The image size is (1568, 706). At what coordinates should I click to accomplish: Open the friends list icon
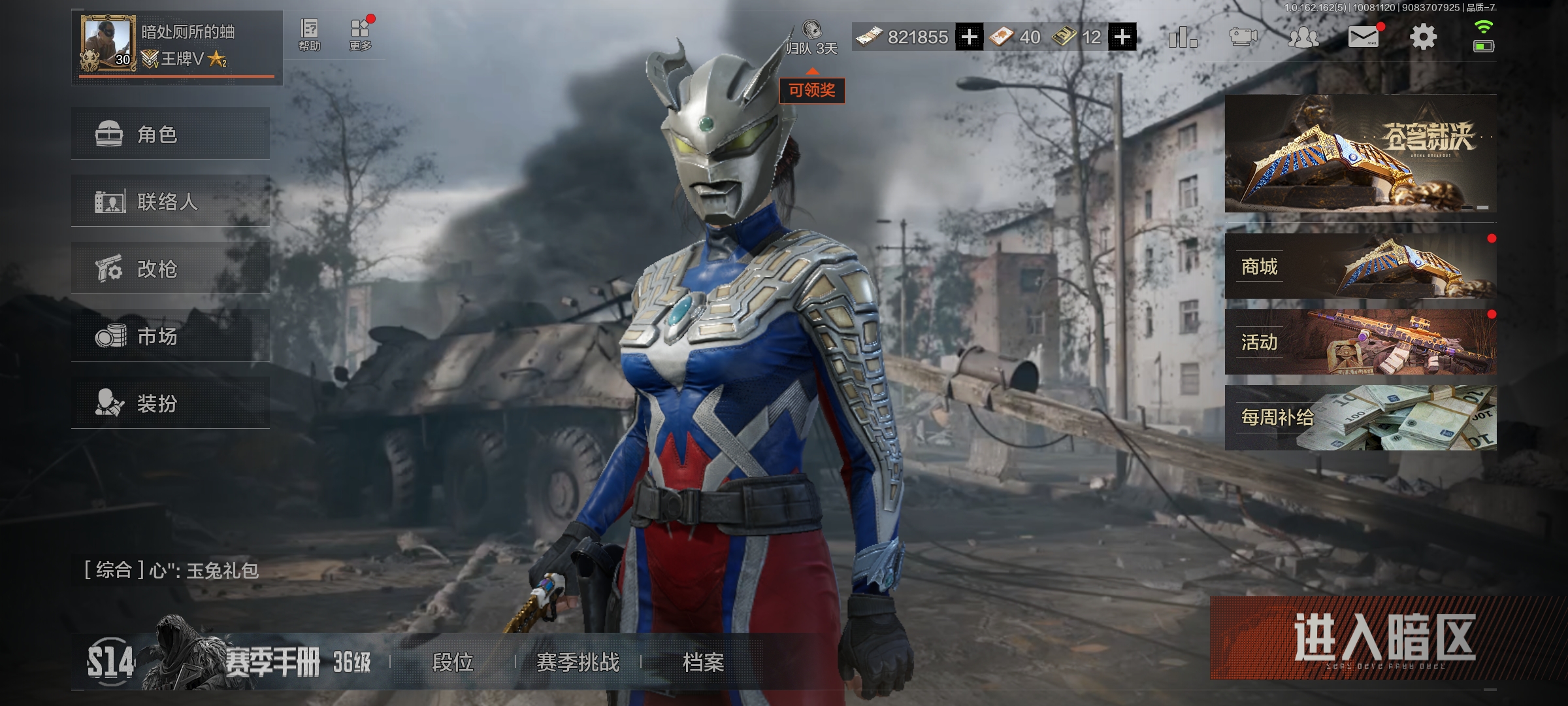(1303, 37)
